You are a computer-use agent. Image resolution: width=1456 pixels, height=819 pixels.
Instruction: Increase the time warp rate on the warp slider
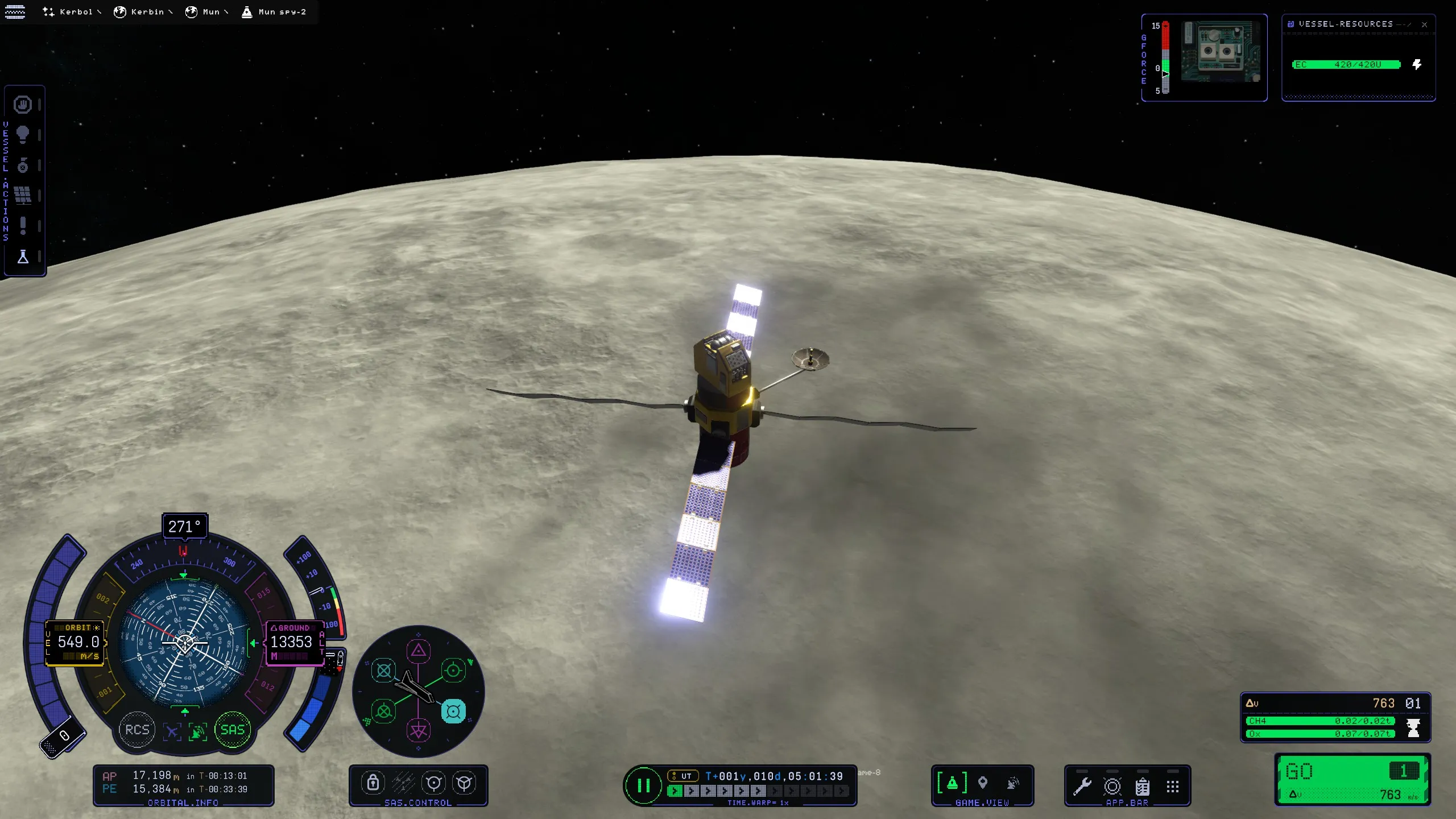coord(691,791)
